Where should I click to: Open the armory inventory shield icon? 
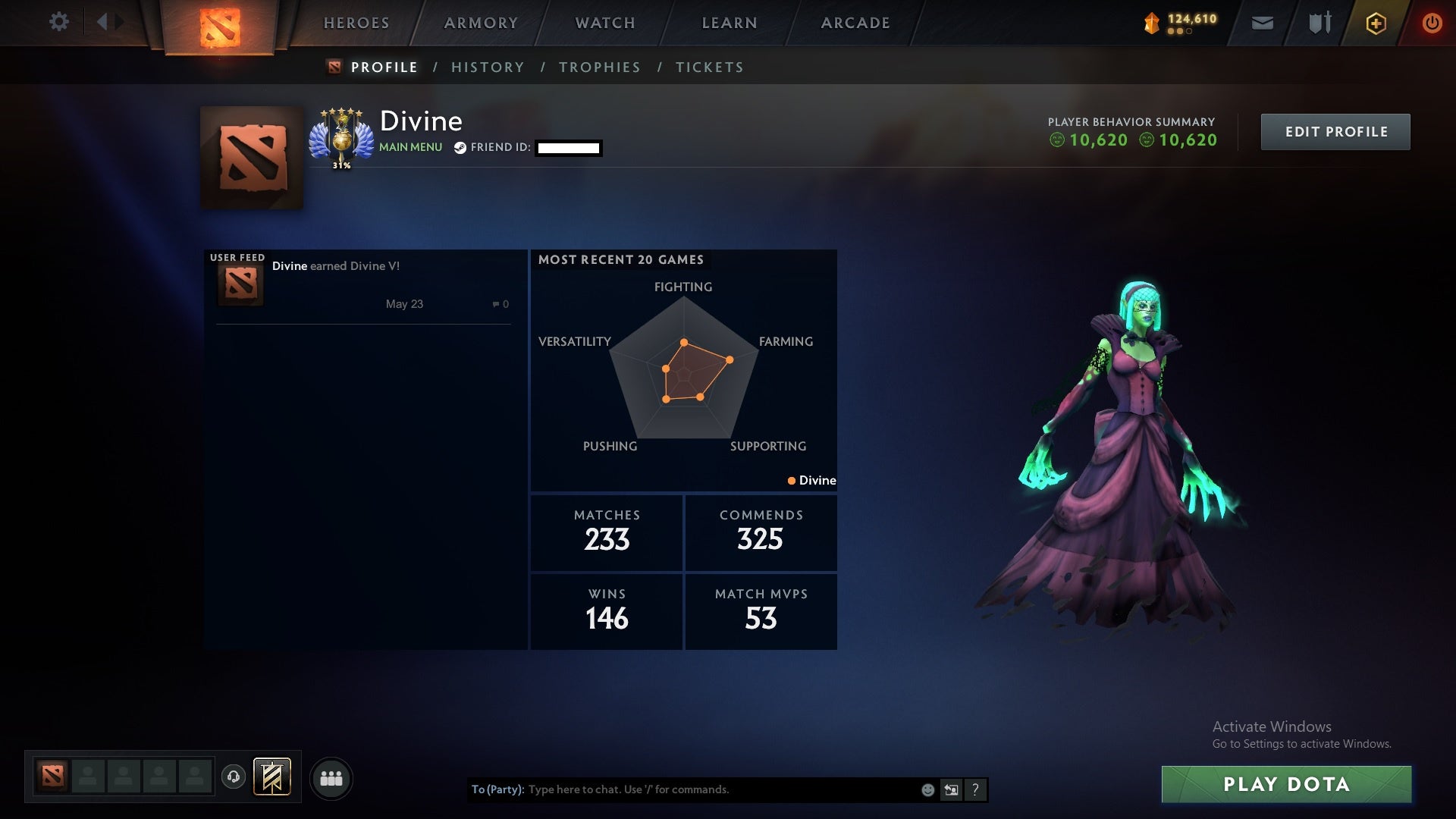pyautogui.click(x=1319, y=23)
